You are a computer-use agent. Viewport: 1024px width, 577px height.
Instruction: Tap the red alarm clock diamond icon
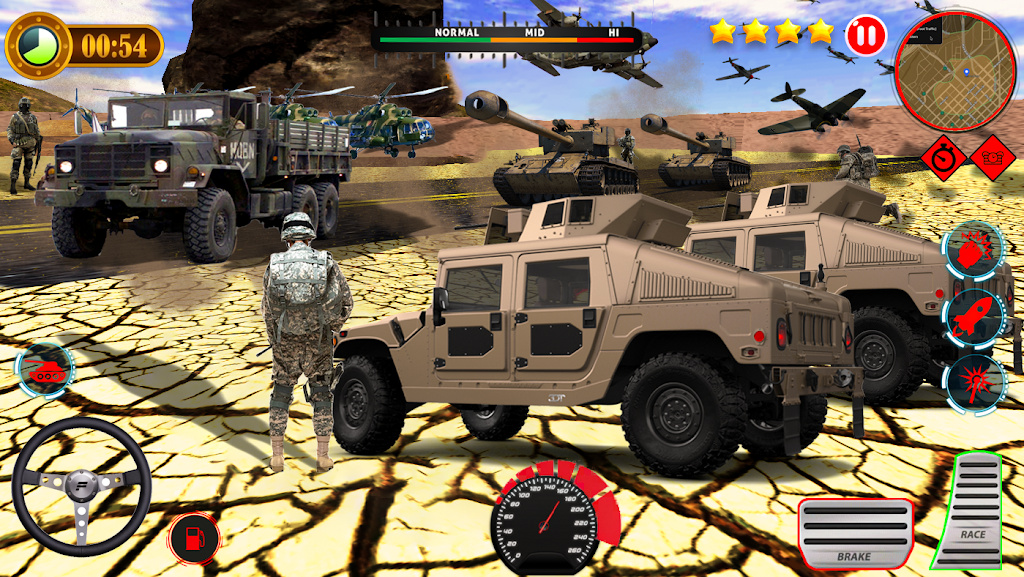[x=992, y=157]
